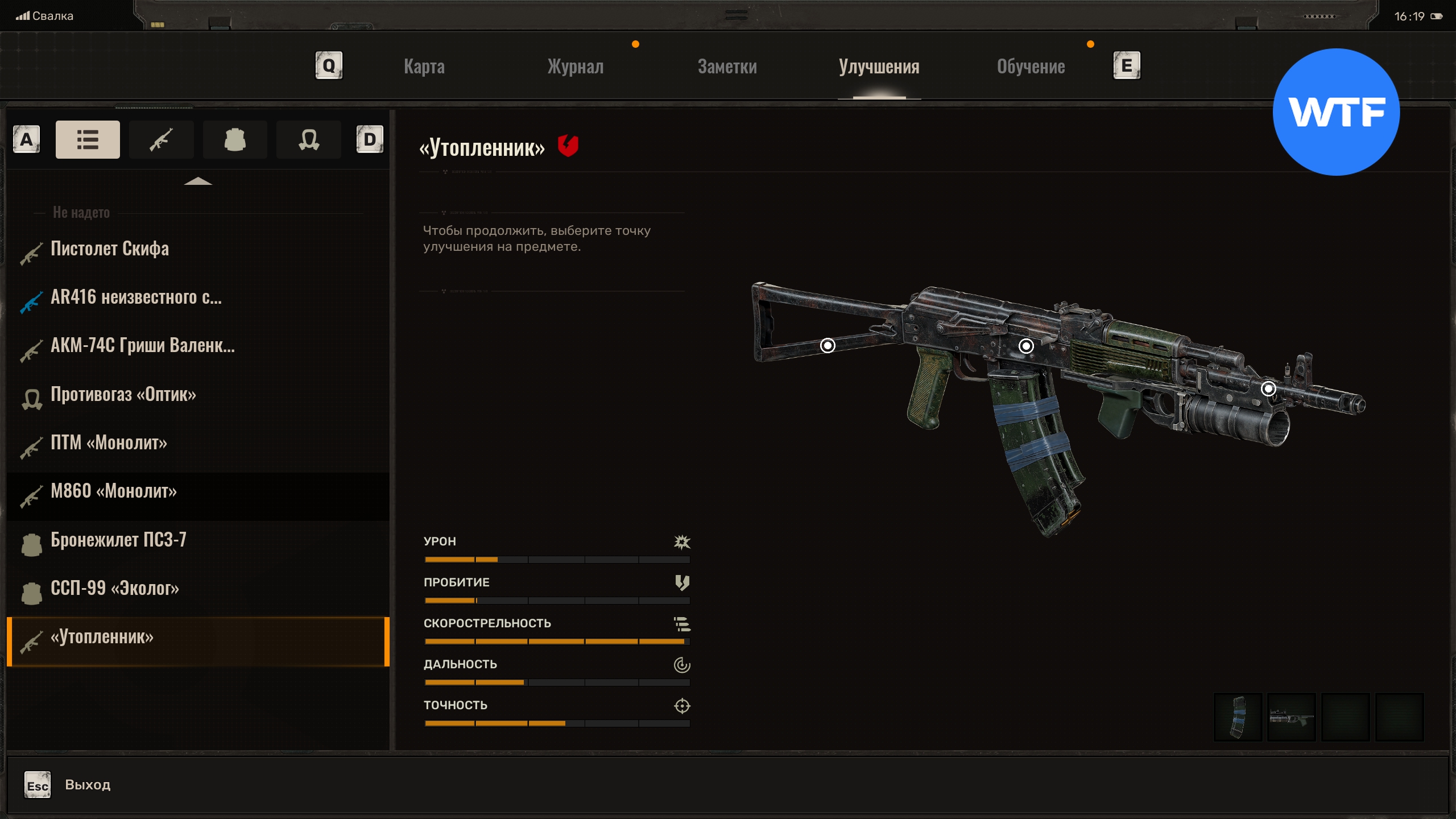The width and height of the screenshot is (1456, 819).
Task: Select the stock upgrade point
Action: pyautogui.click(x=828, y=345)
